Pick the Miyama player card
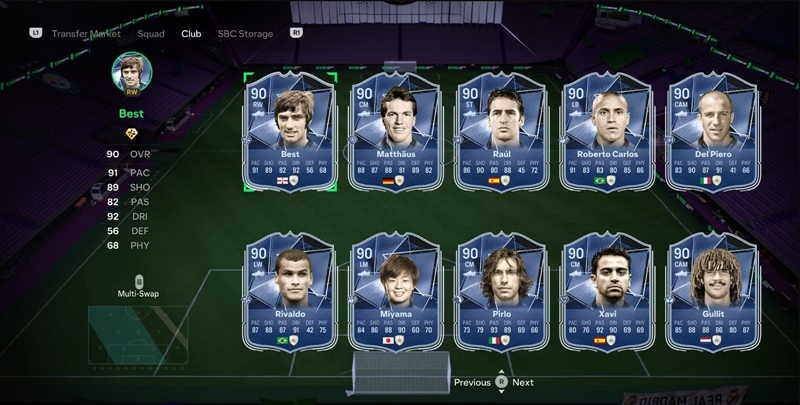This screenshot has height=405, width=800. click(x=396, y=292)
